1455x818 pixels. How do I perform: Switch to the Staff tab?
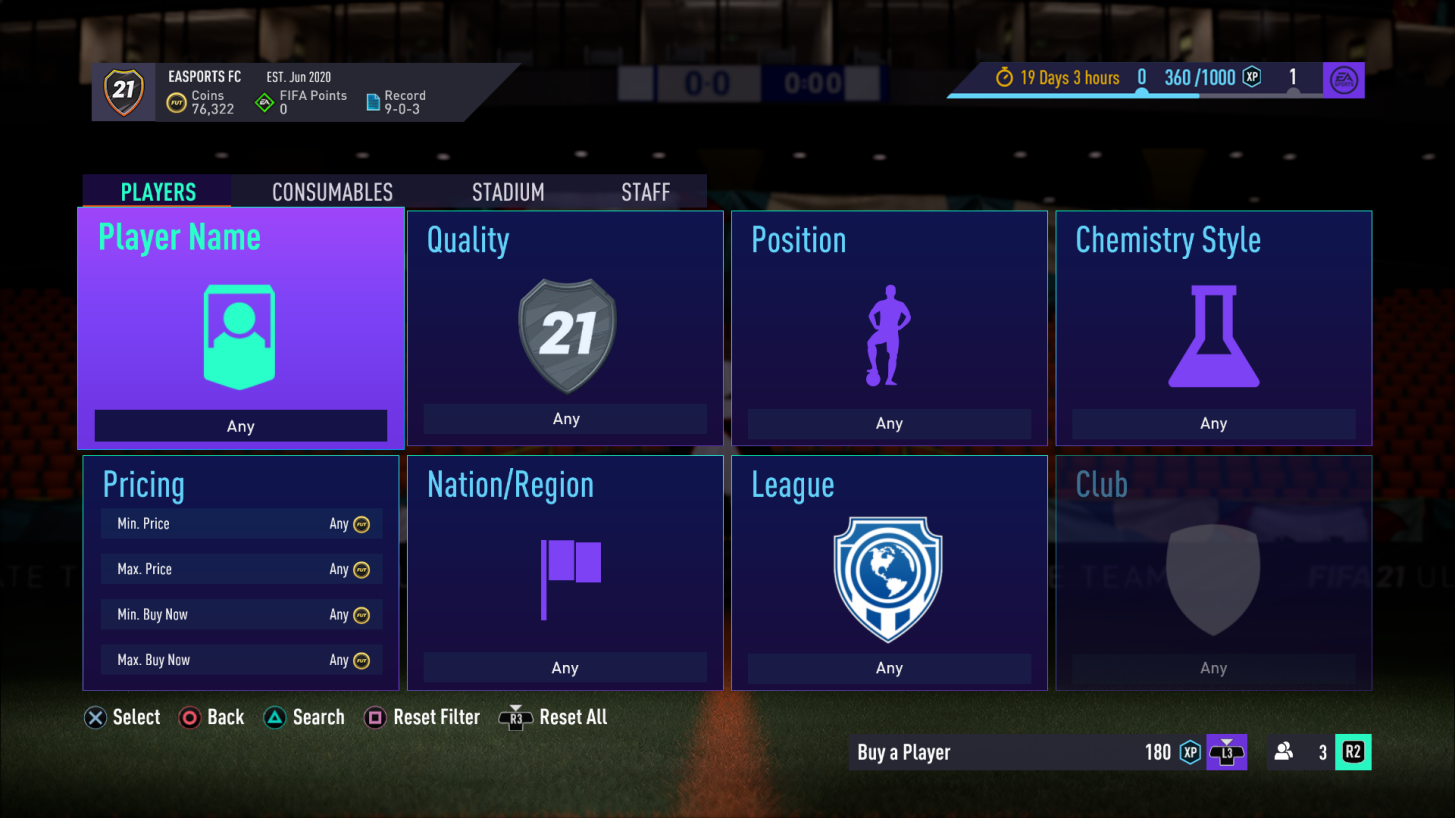(645, 191)
